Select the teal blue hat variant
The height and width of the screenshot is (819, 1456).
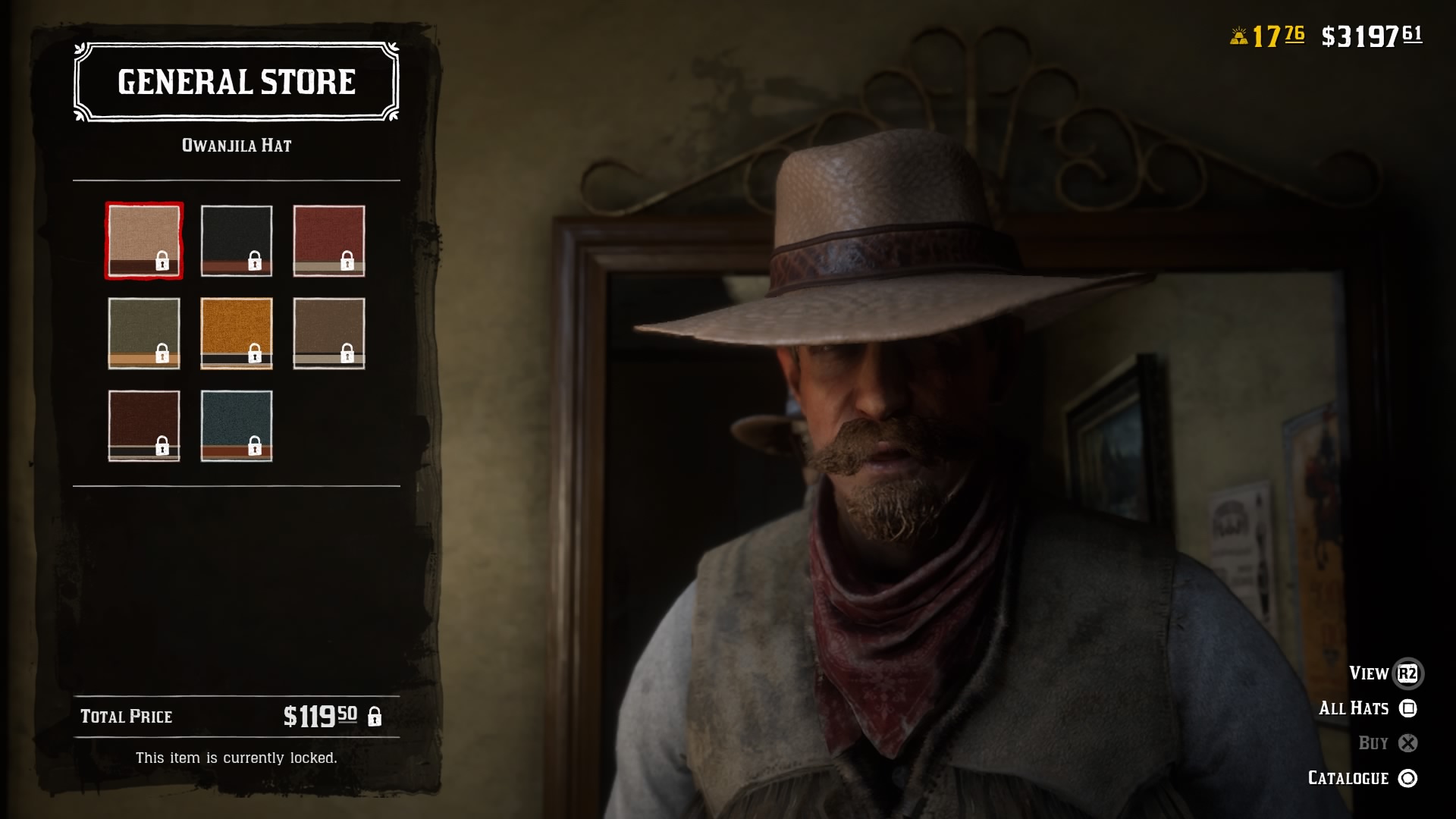click(x=237, y=425)
